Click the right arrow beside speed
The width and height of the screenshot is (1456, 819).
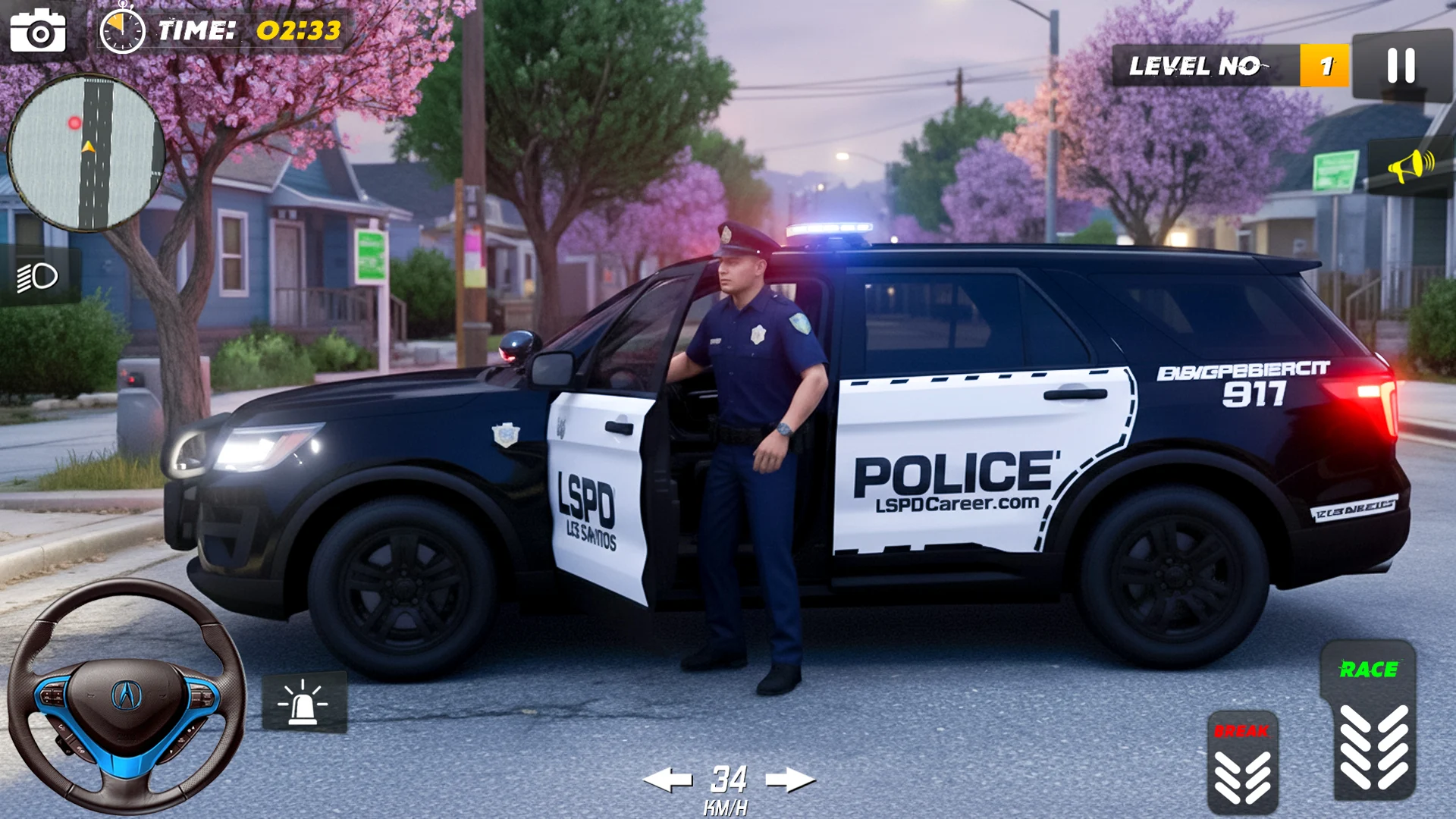pos(789,779)
